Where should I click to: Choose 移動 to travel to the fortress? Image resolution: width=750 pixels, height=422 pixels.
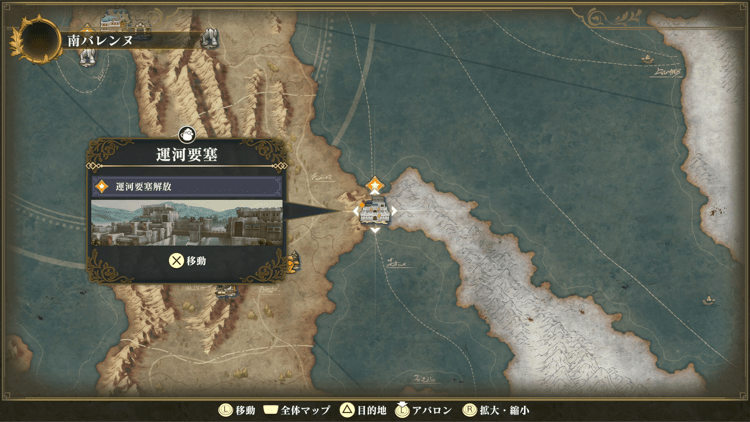click(x=186, y=261)
